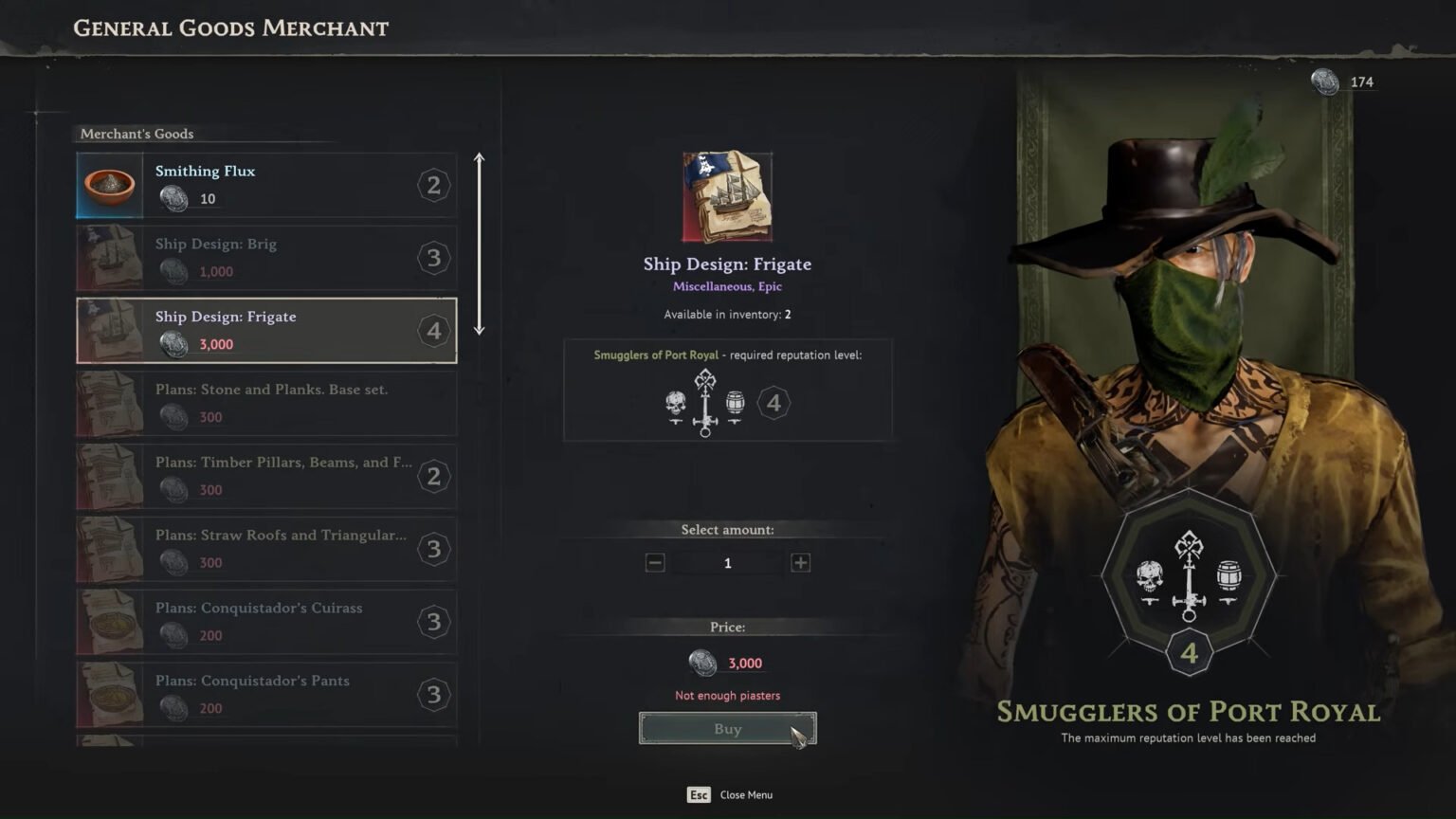Click Close Menu next to Esc
This screenshot has height=819, width=1456.
pyautogui.click(x=746, y=794)
